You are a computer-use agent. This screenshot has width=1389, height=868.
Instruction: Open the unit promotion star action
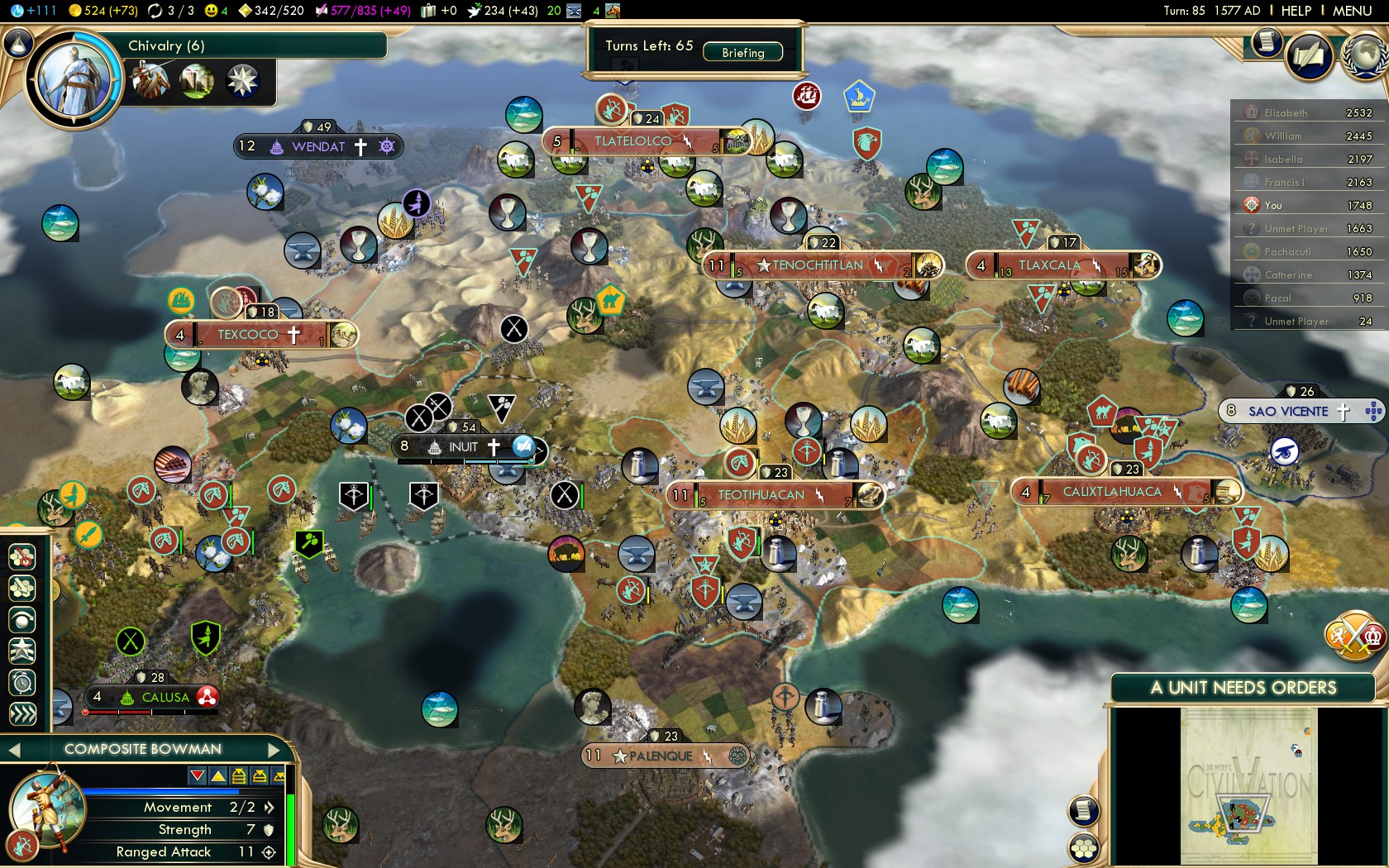22,651
